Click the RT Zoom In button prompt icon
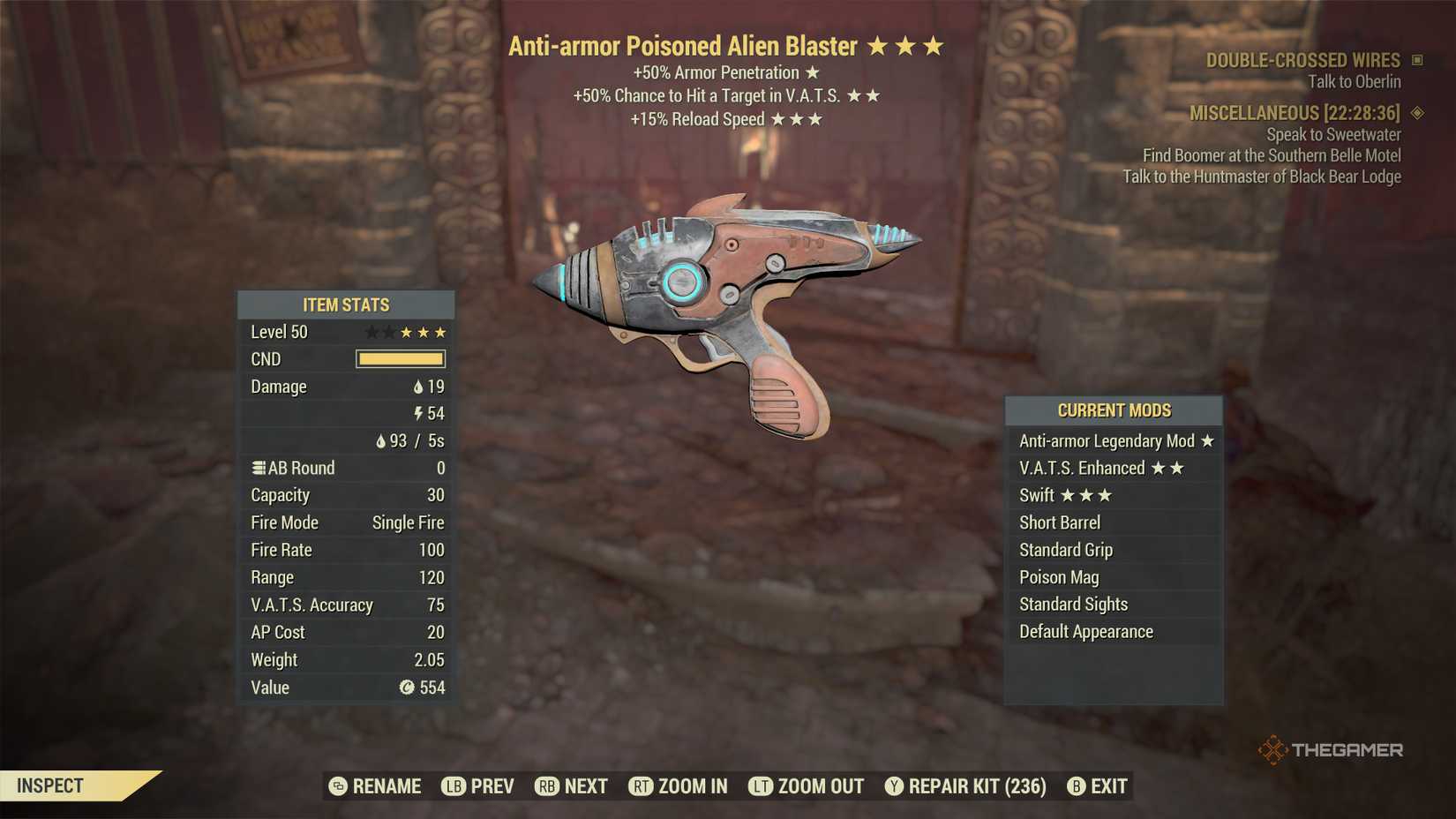The image size is (1456, 819). point(640,785)
